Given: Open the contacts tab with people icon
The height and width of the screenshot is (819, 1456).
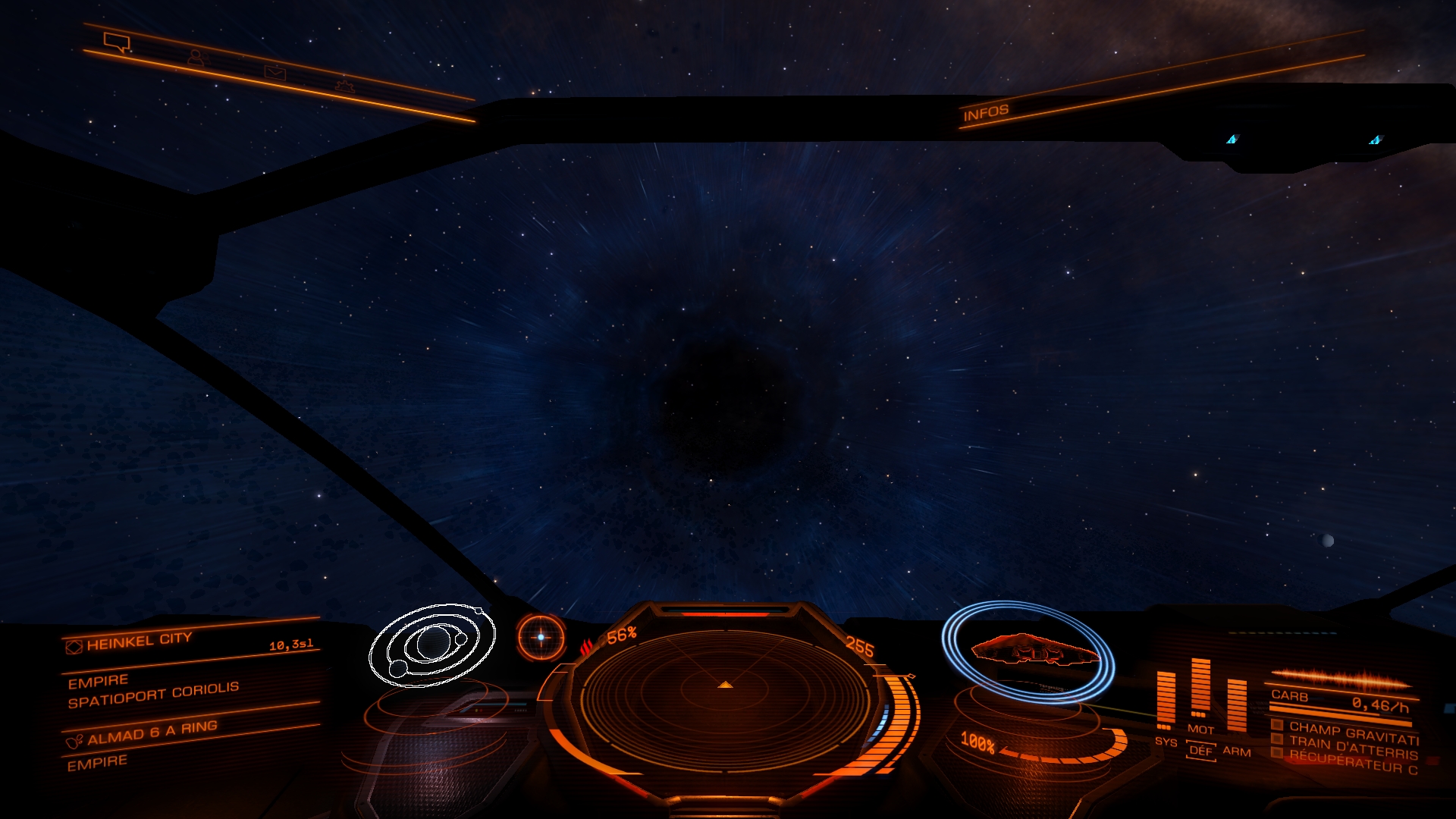Looking at the screenshot, I should (x=196, y=58).
